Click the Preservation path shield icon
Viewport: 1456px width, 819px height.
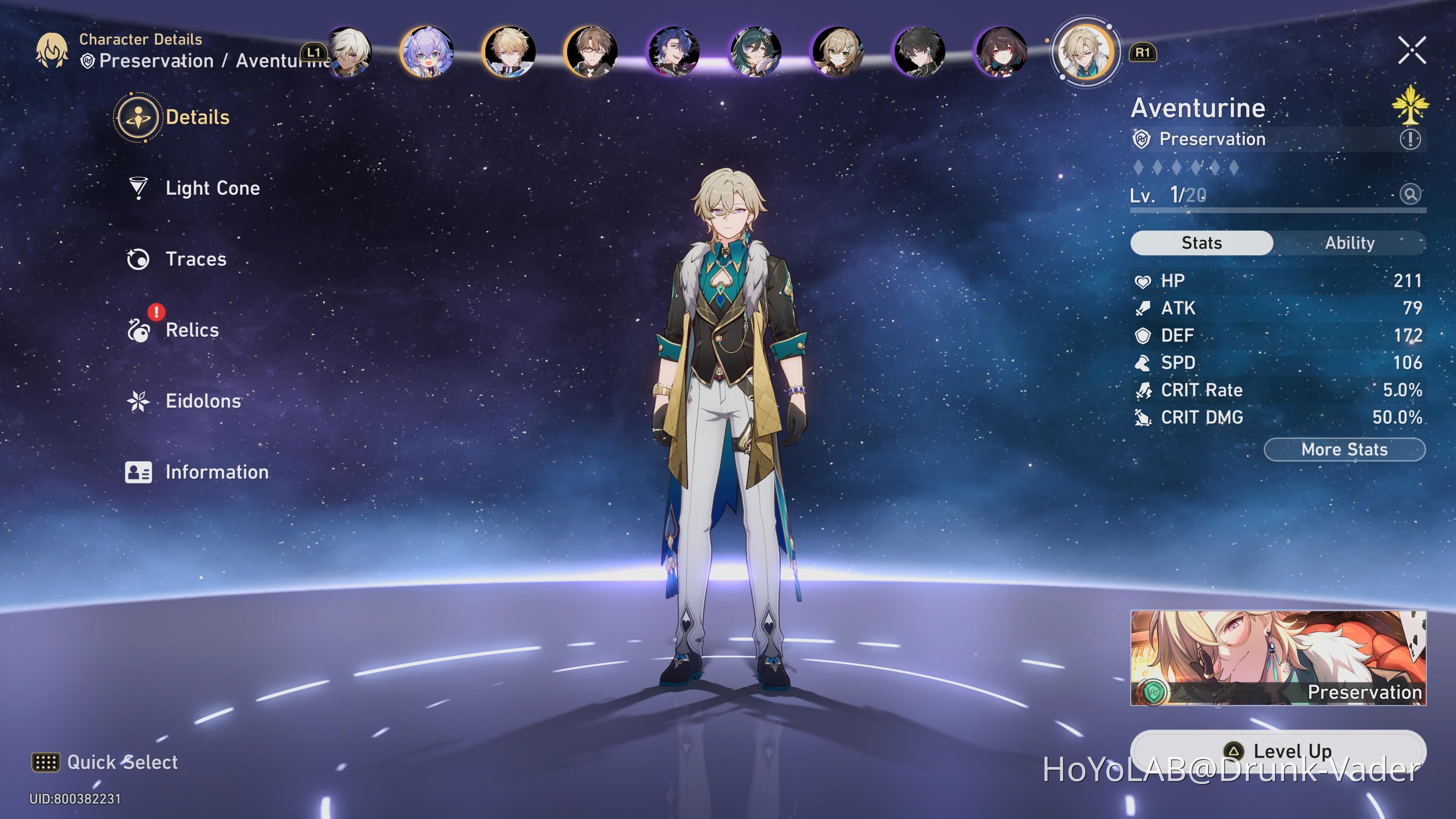point(1142,139)
